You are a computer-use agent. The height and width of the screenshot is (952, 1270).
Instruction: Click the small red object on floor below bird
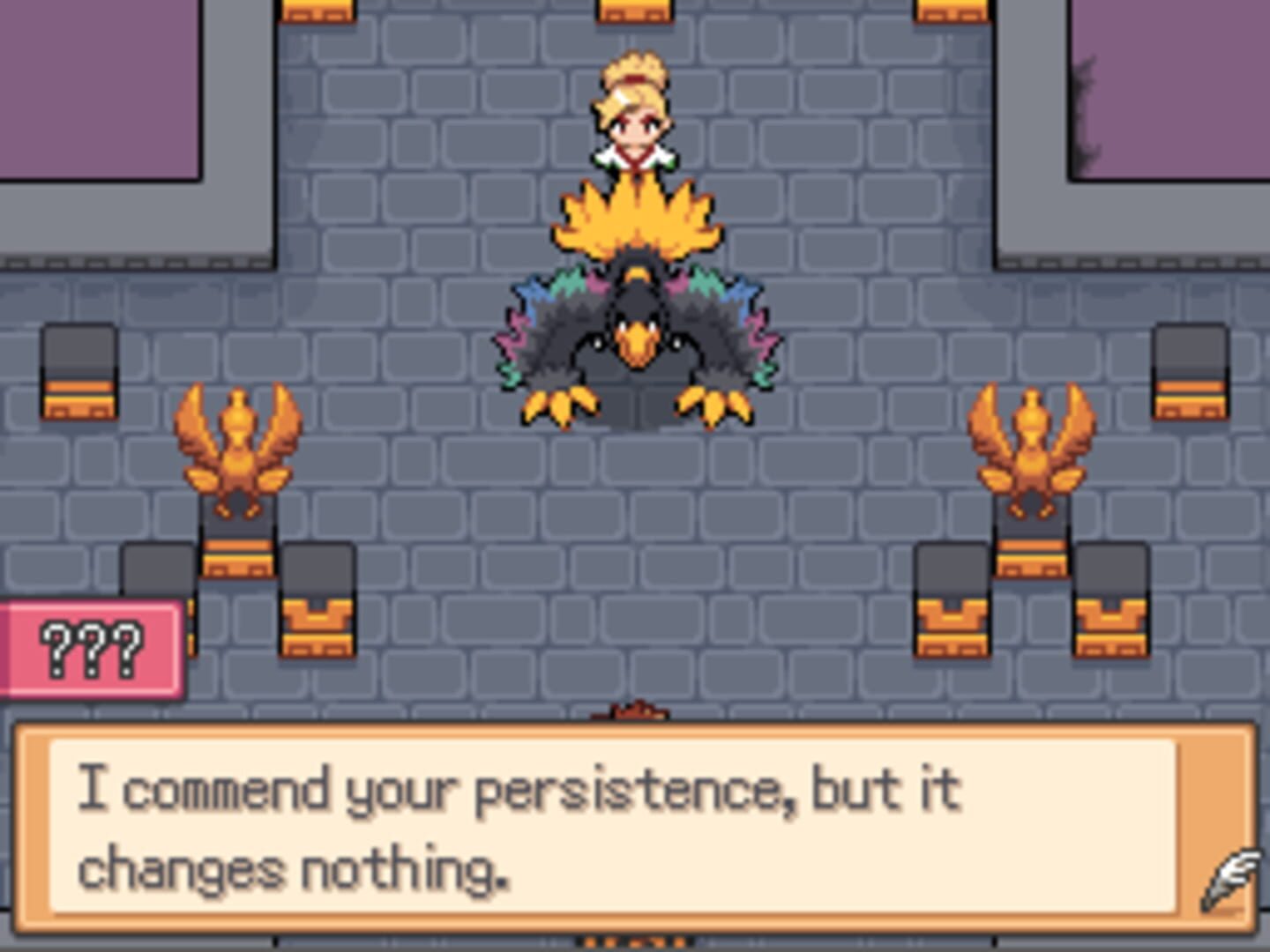click(x=635, y=710)
